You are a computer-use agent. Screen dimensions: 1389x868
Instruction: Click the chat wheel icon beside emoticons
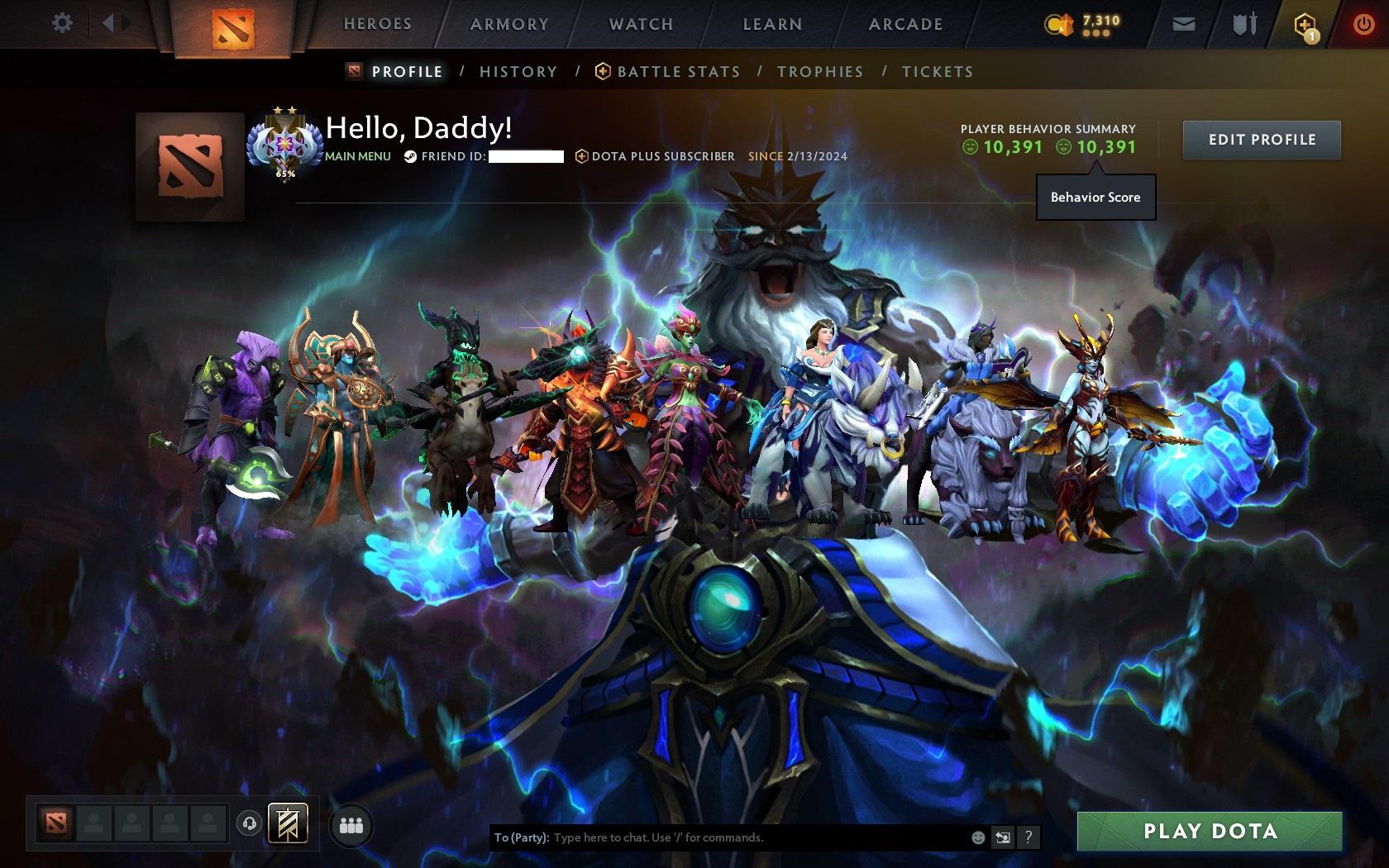click(1003, 837)
